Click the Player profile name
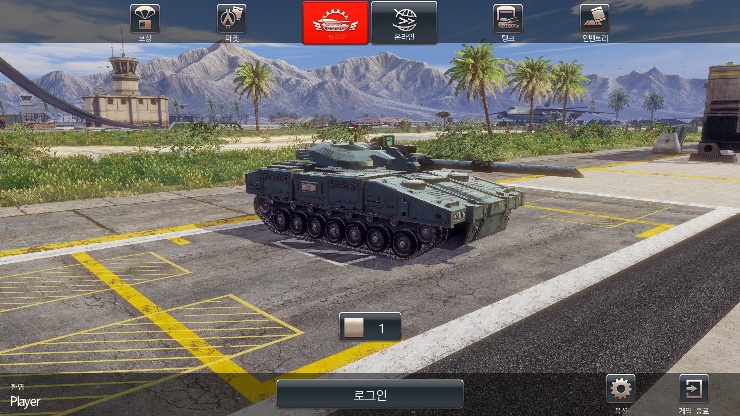Image resolution: width=740 pixels, height=416 pixels. point(25,402)
